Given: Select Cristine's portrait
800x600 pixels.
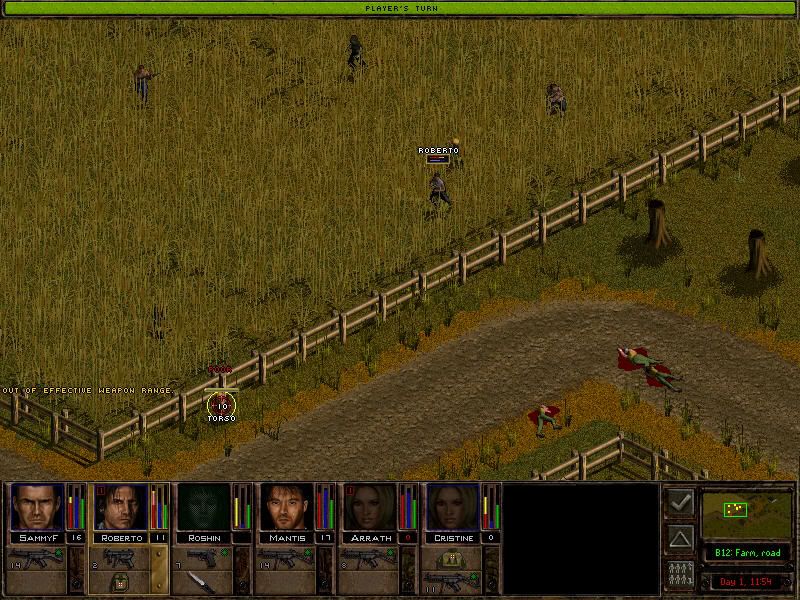Looking at the screenshot, I should pyautogui.click(x=452, y=507).
